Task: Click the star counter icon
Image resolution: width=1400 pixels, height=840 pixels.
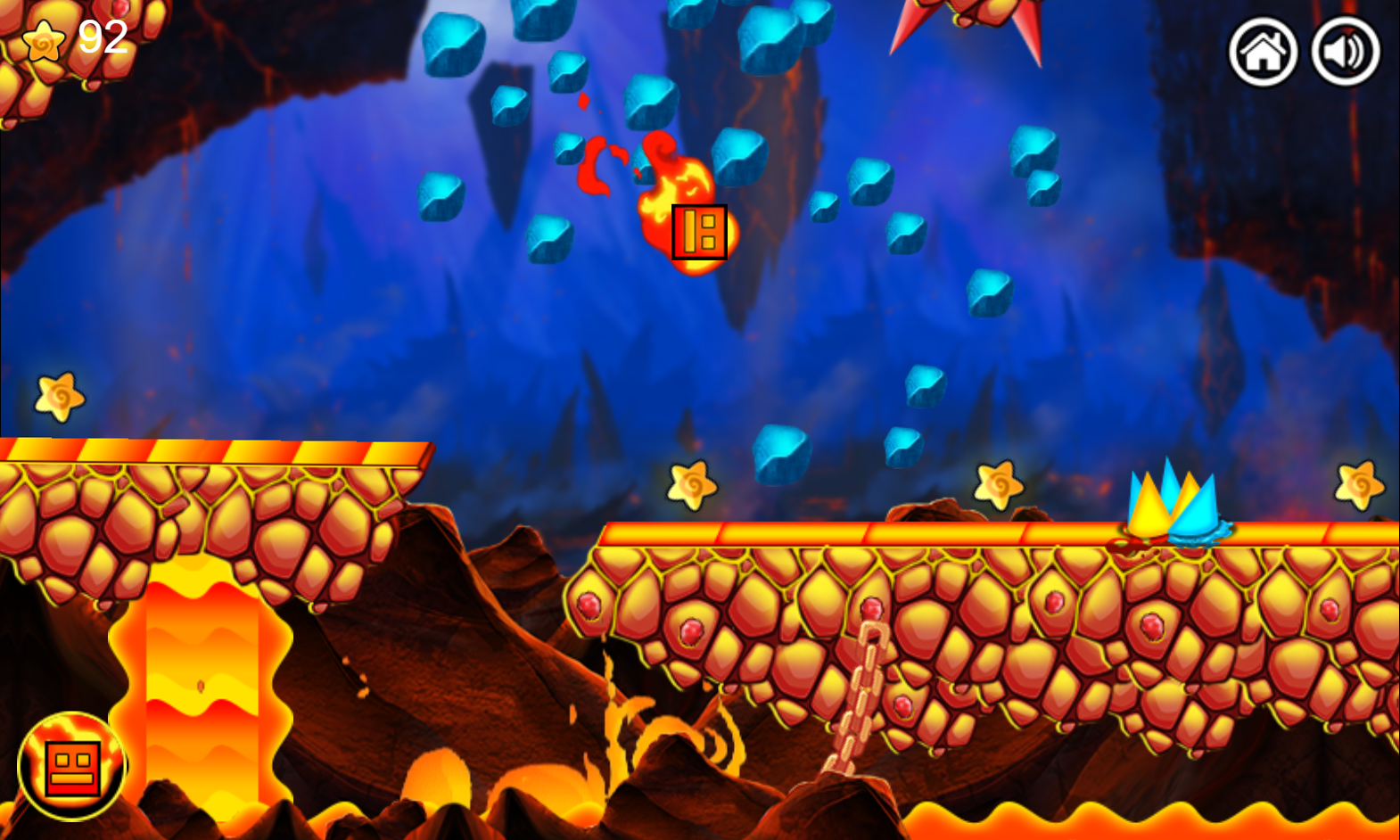Action: coord(44,42)
